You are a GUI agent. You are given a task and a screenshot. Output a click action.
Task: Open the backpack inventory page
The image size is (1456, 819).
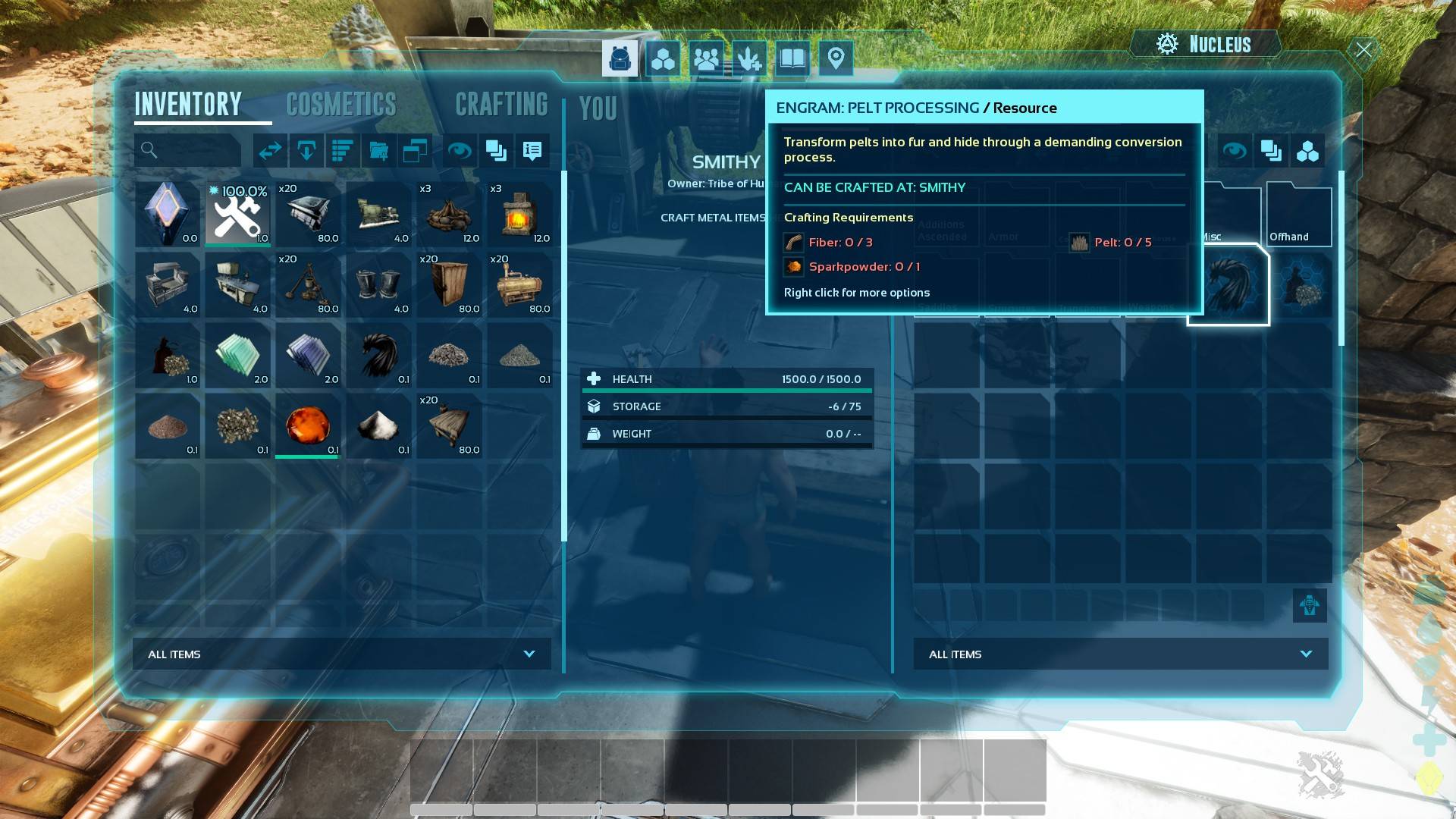[x=620, y=58]
